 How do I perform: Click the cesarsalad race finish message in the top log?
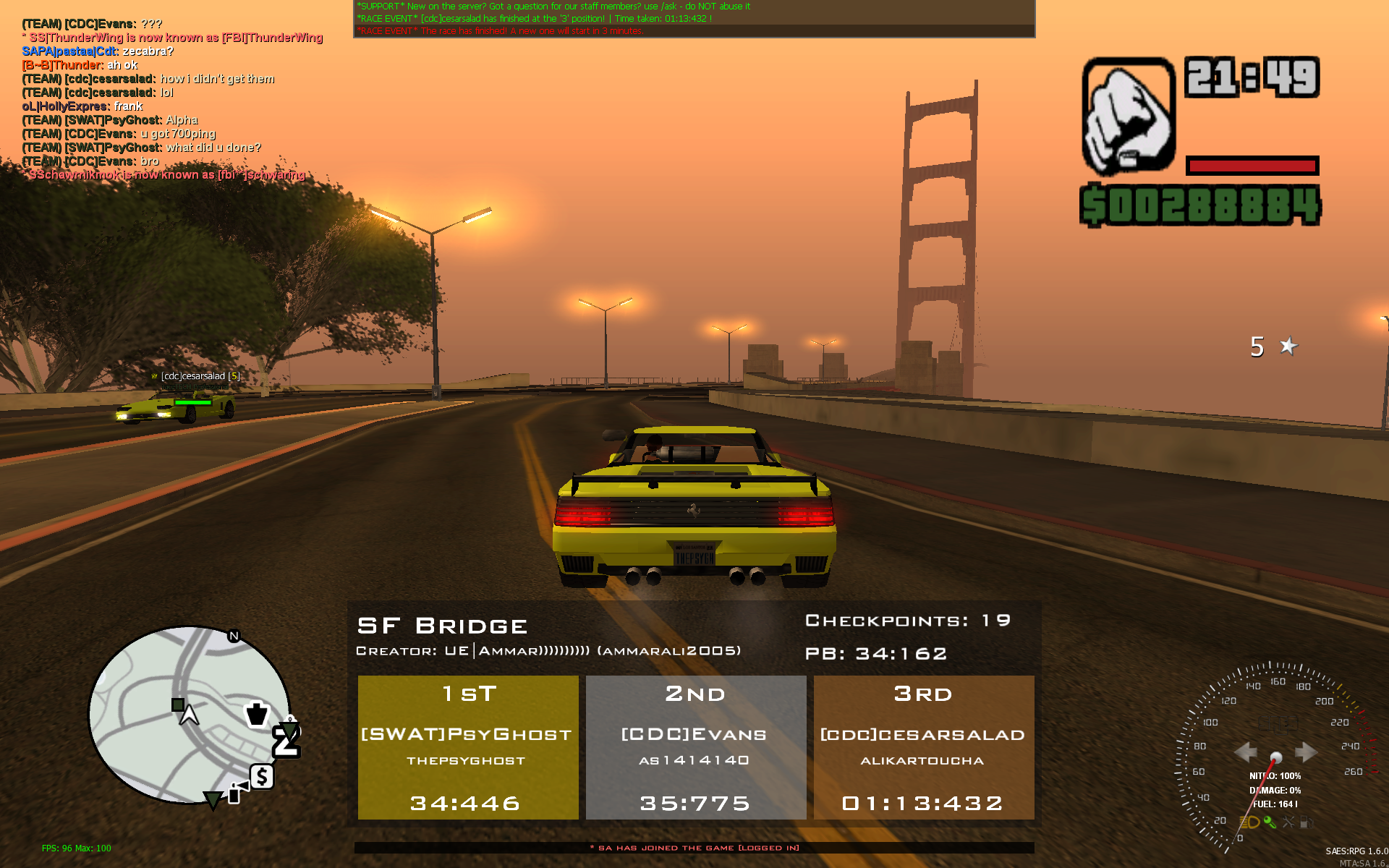click(534, 19)
